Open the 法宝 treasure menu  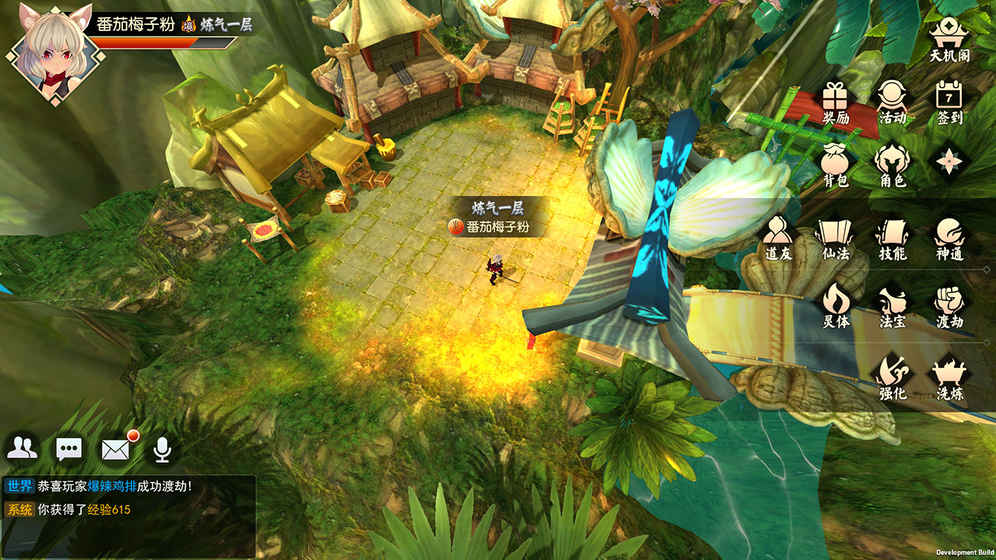coord(891,305)
